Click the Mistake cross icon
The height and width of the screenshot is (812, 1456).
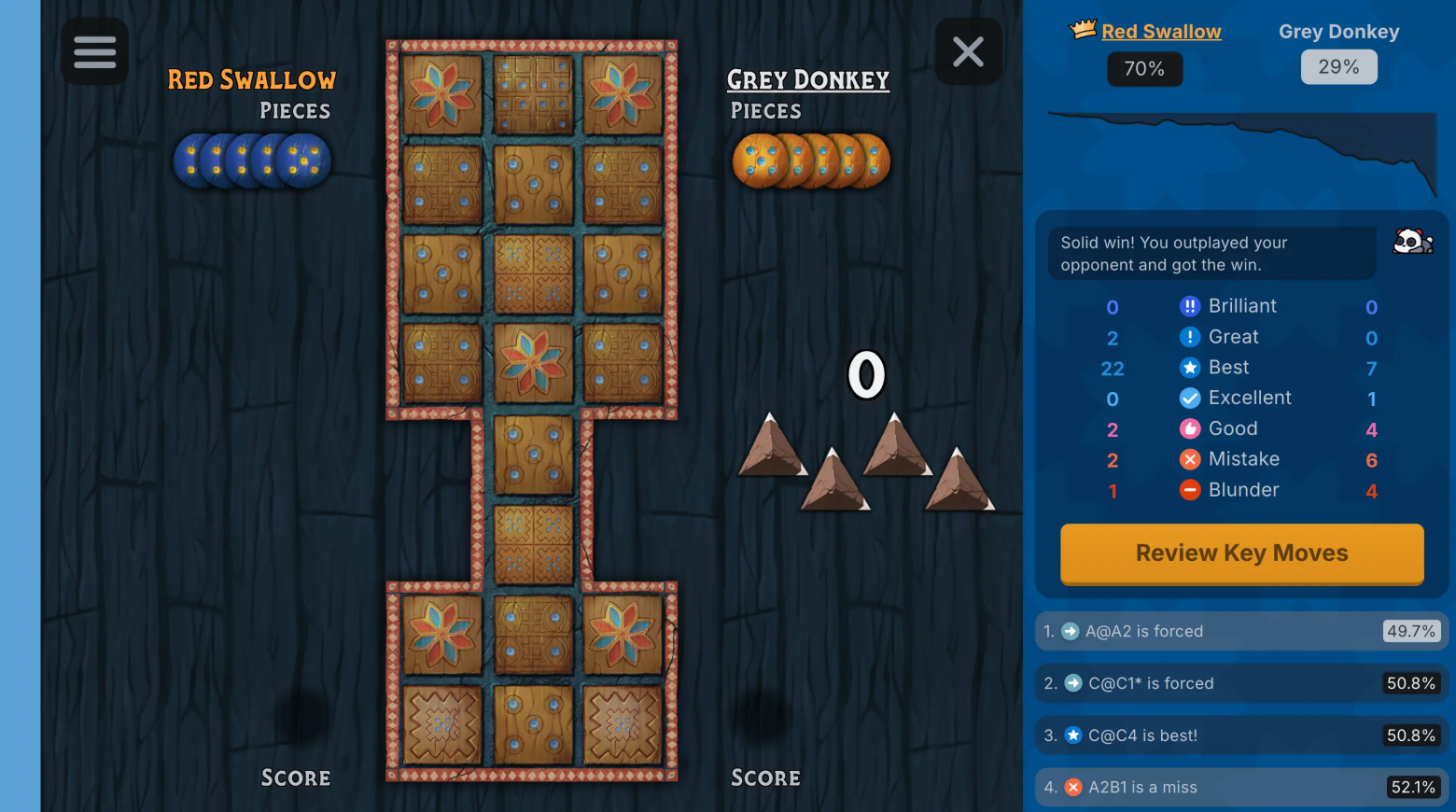[x=1189, y=459]
